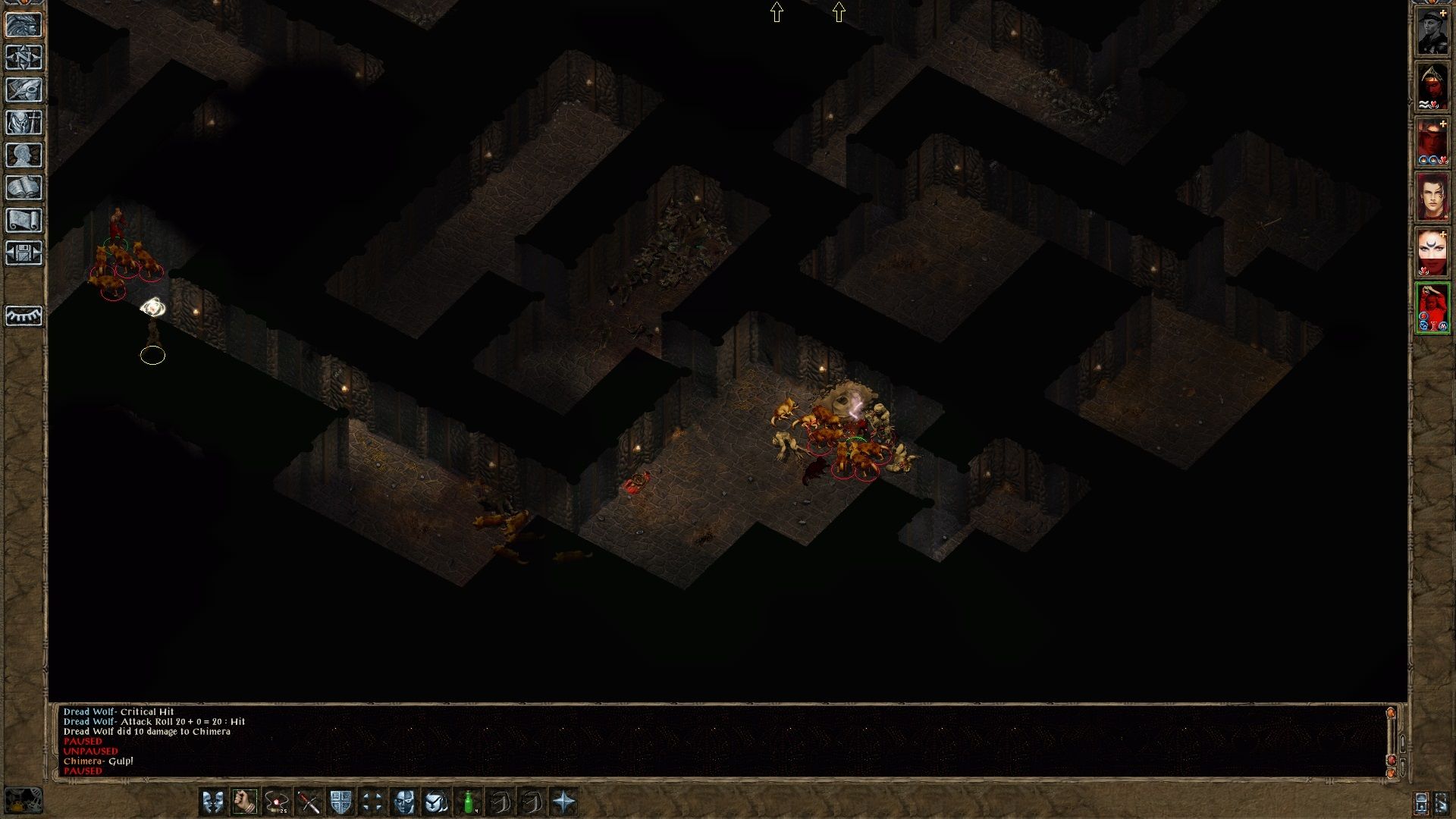
Task: Open the journal with the quill icon
Action: pyautogui.click(x=25, y=91)
